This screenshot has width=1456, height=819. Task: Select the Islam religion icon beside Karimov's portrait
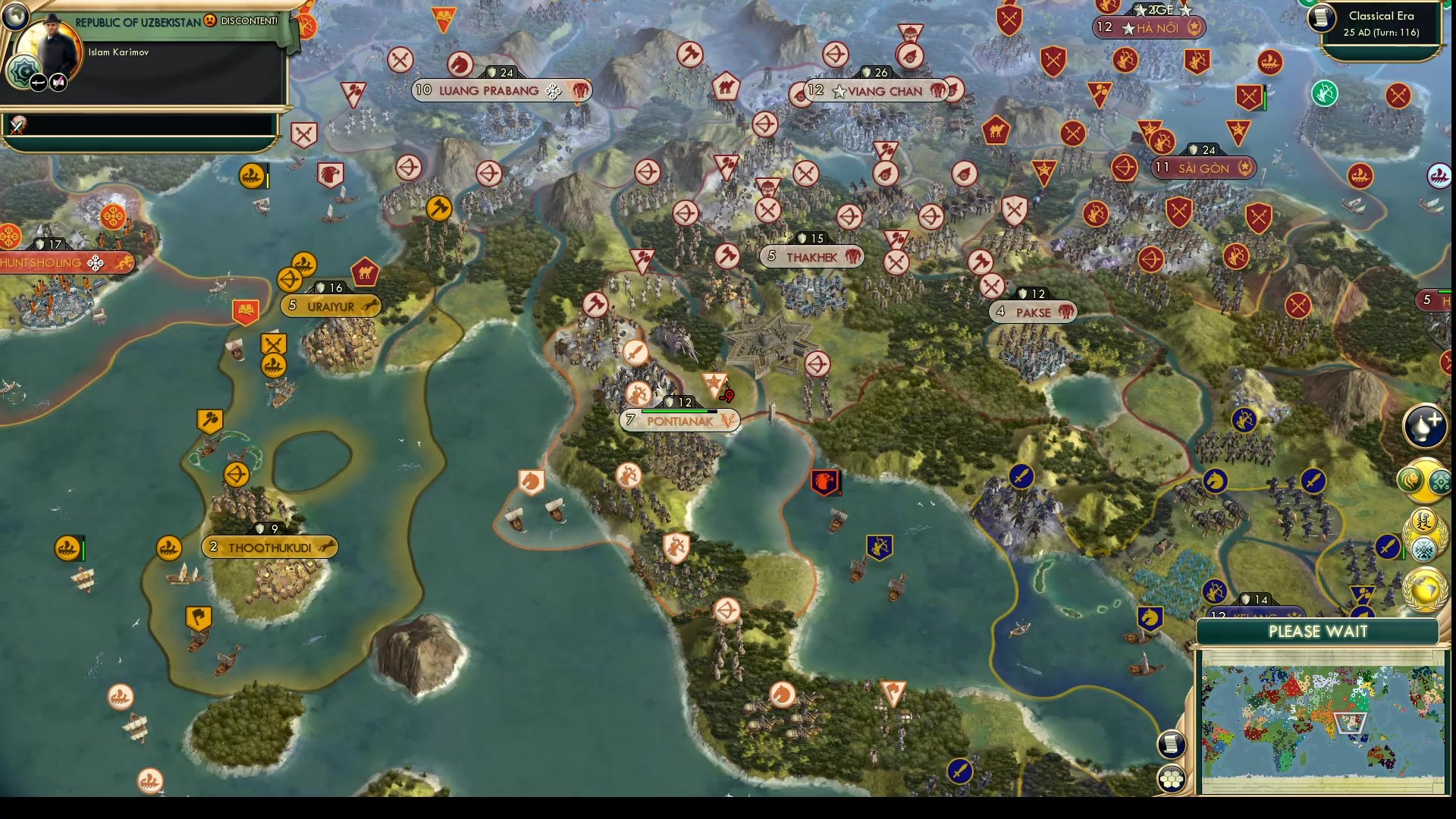tap(23, 70)
